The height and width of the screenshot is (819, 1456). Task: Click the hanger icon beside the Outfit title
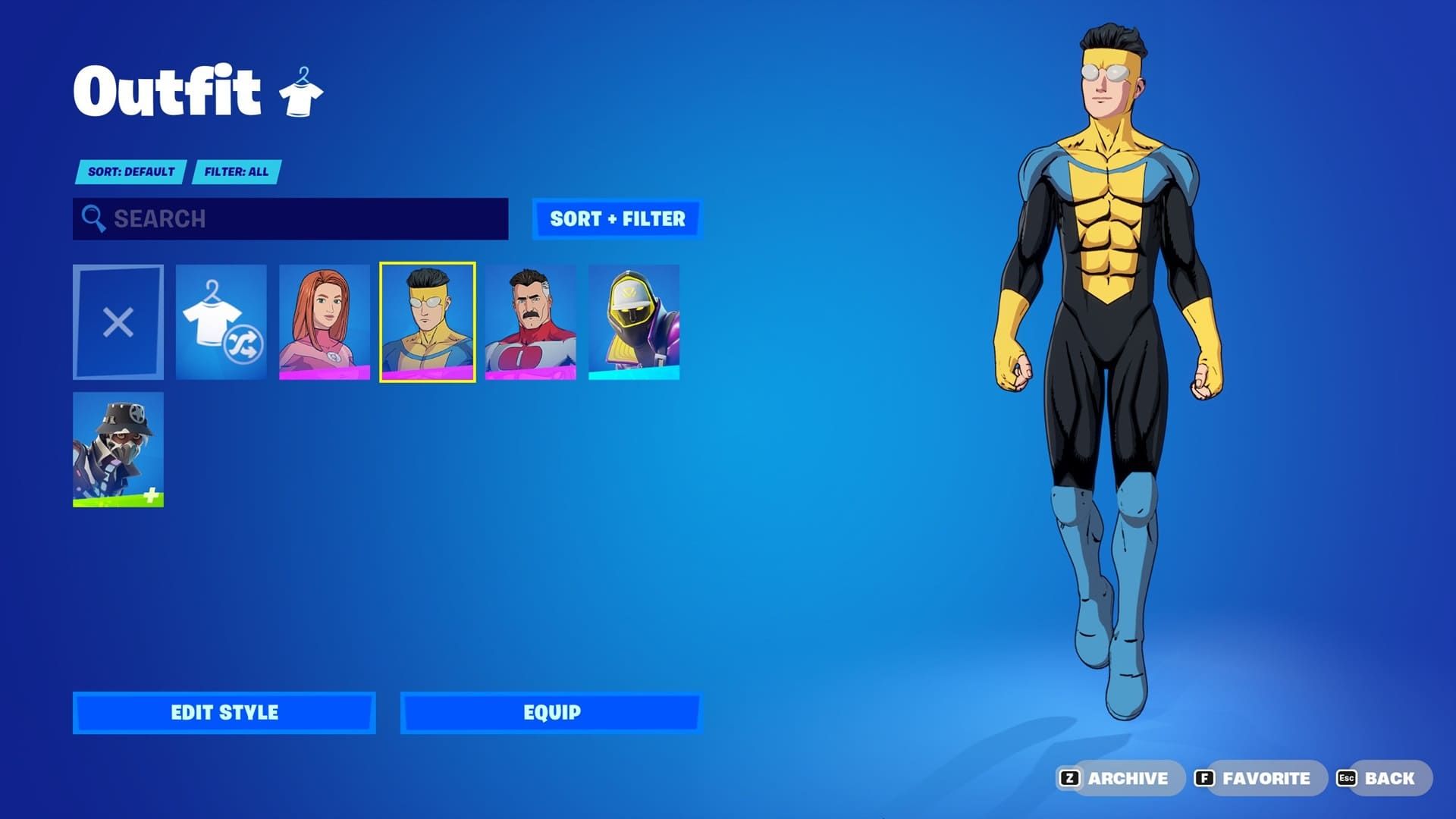pos(302,91)
